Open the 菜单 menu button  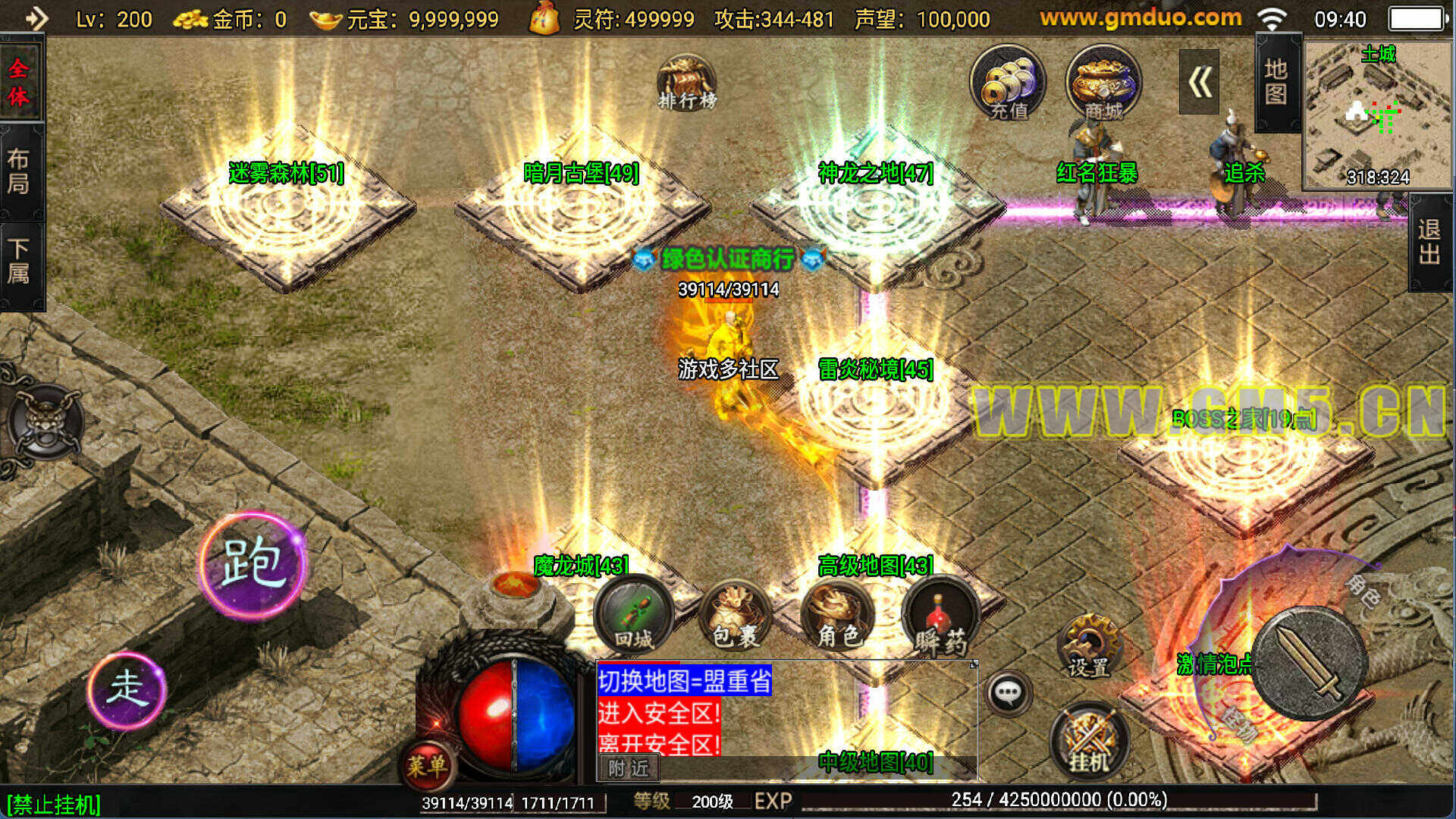tap(427, 765)
